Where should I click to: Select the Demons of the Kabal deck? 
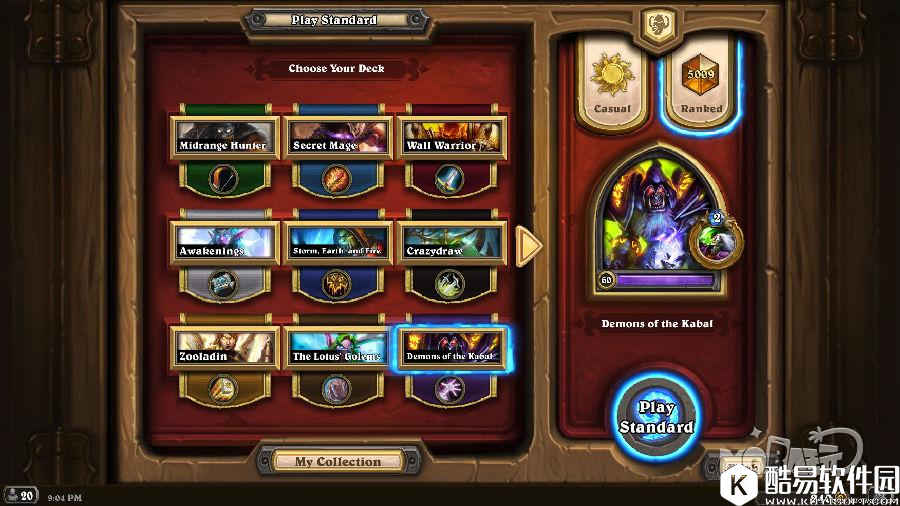point(451,348)
